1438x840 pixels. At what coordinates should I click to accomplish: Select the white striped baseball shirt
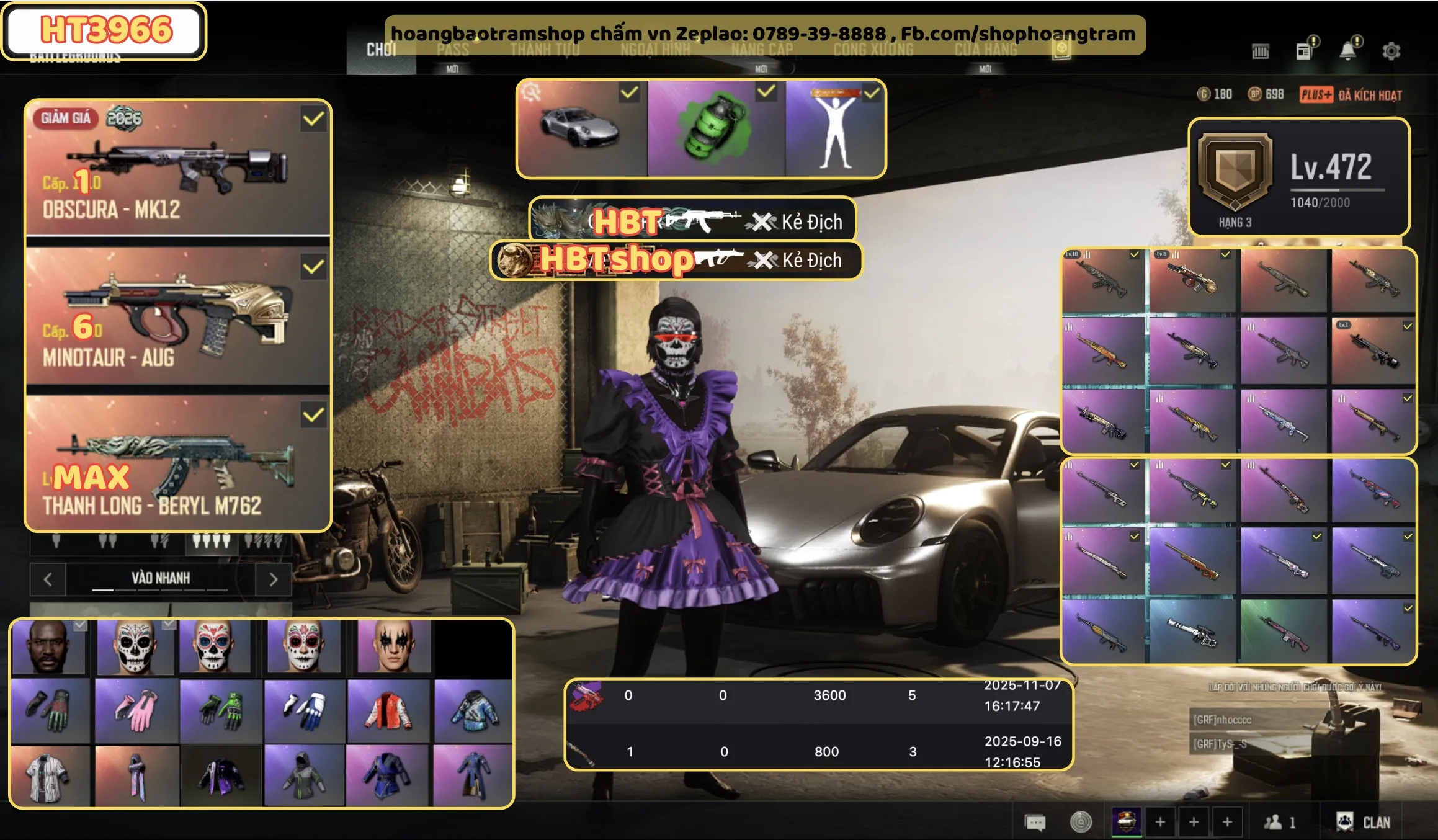pos(50,777)
